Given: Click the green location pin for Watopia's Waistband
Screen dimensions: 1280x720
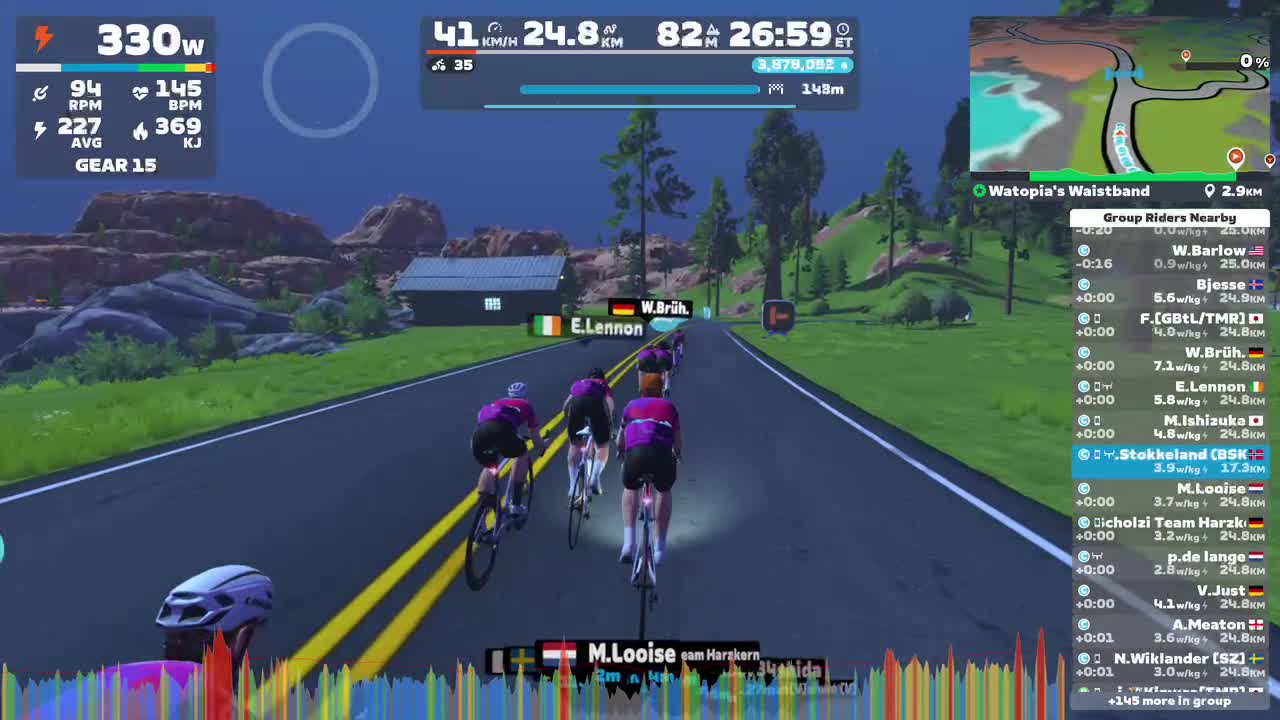Looking at the screenshot, I should (978, 190).
